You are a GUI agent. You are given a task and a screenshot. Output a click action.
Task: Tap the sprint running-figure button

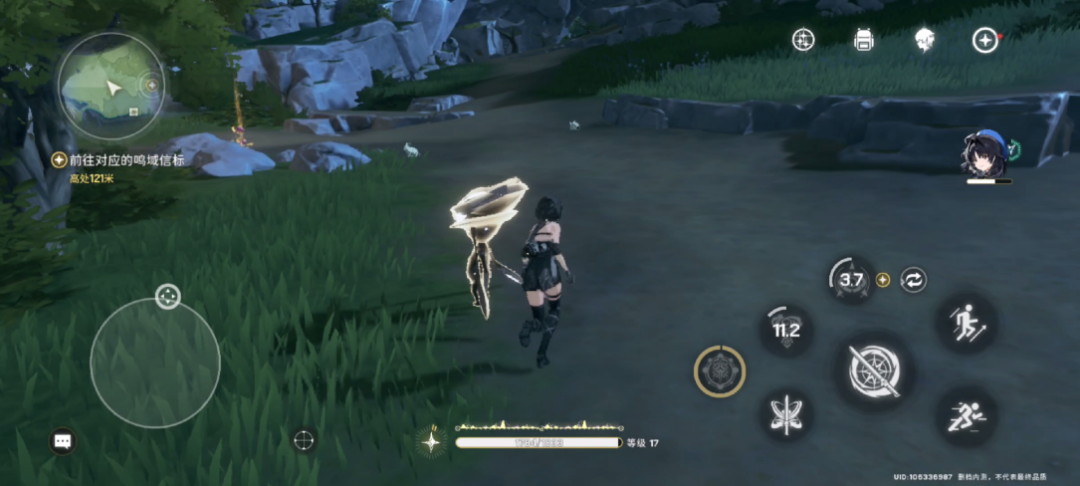coord(966,416)
